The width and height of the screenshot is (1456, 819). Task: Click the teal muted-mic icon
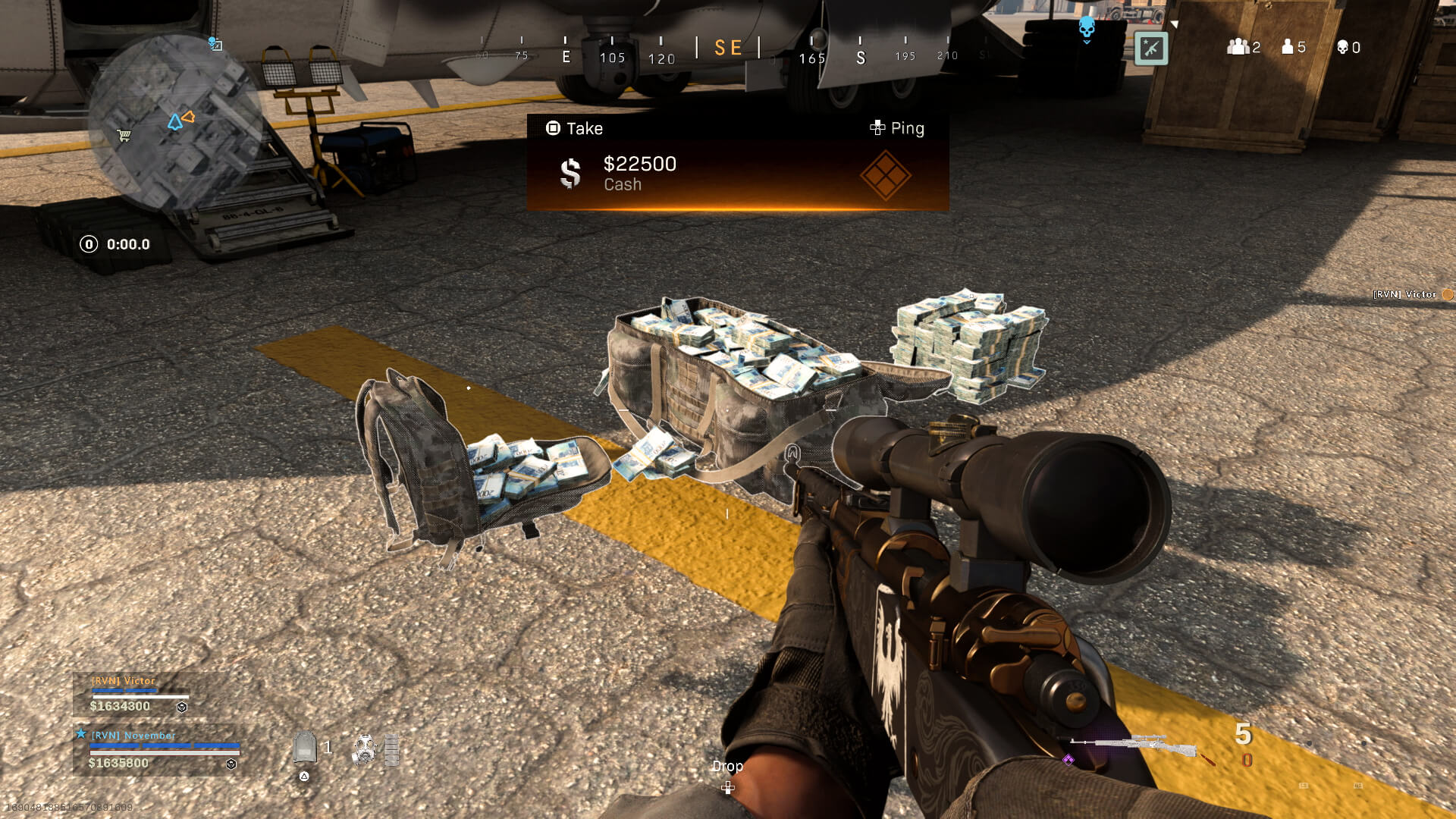coord(1150,49)
